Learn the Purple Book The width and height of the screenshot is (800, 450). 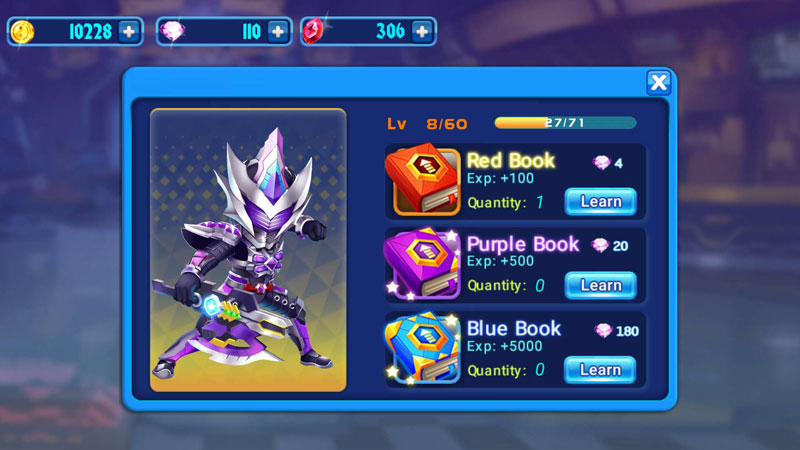click(x=600, y=286)
